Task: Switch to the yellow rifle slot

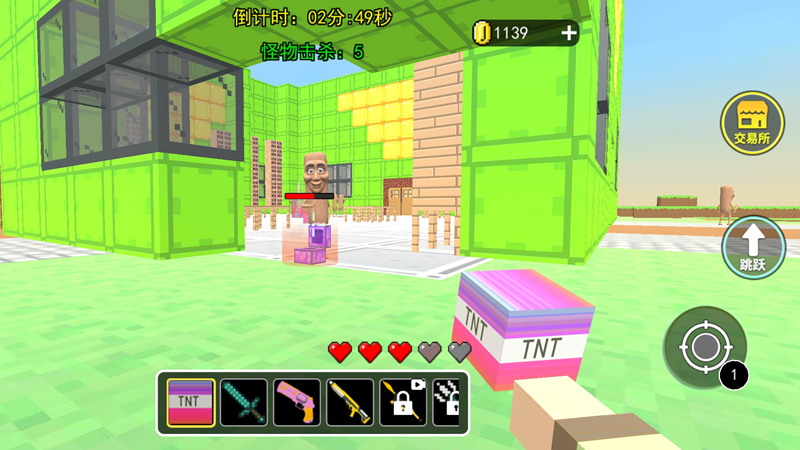Action: [350, 403]
